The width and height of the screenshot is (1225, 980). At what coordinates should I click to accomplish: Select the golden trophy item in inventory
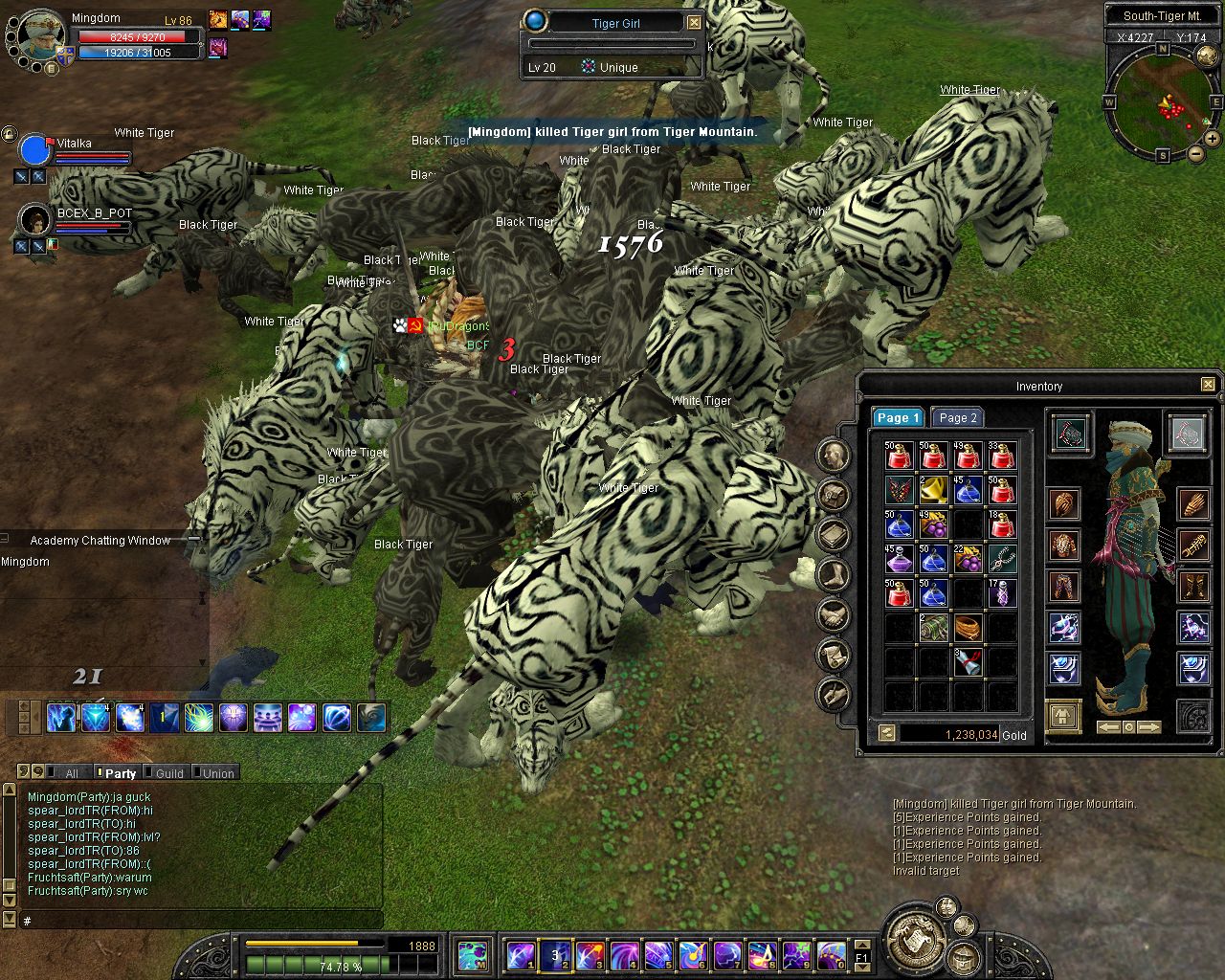(x=933, y=492)
